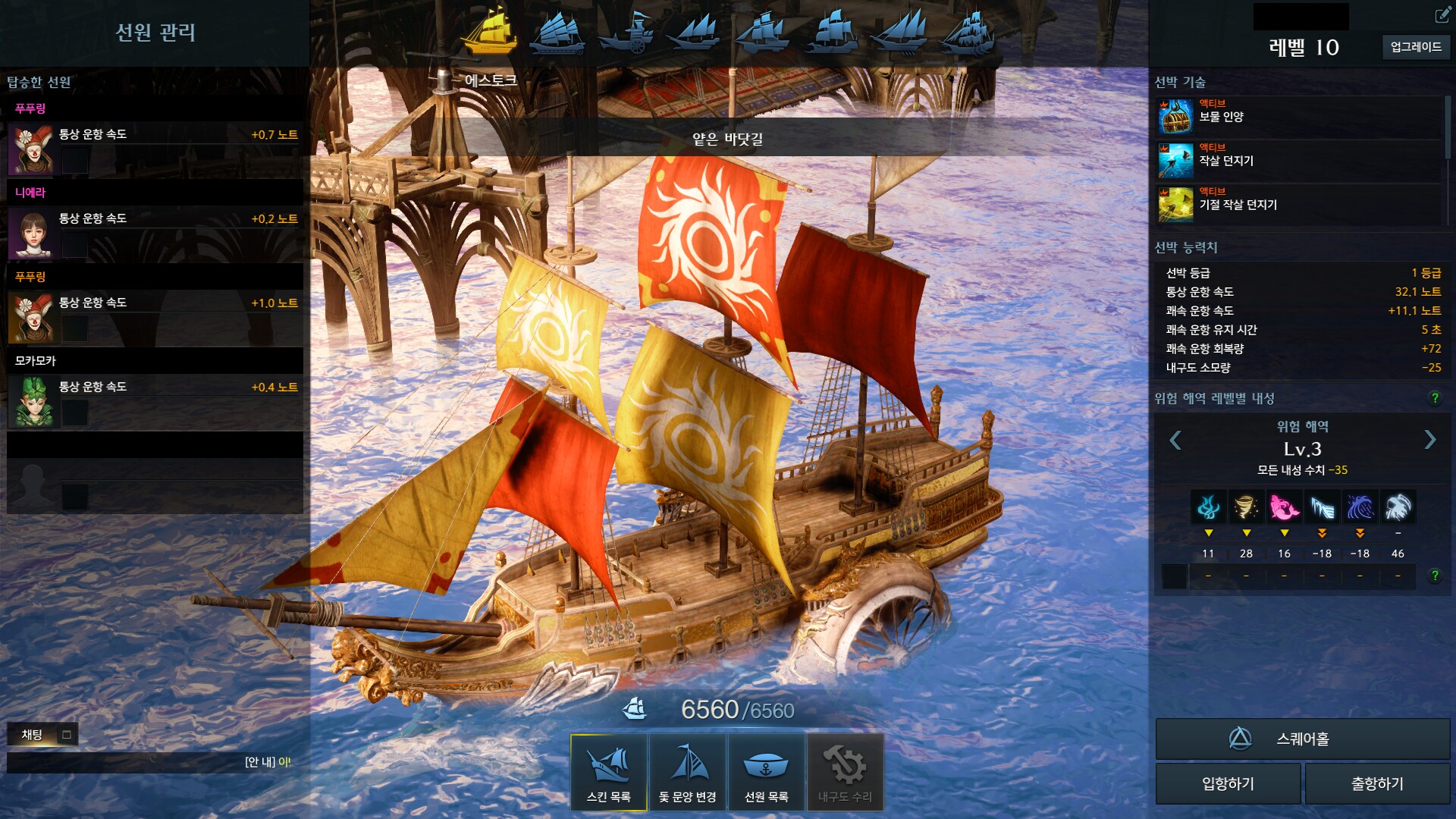This screenshot has height=819, width=1456.
Task: Open the 스킨 목록 skin list
Action: 608,772
